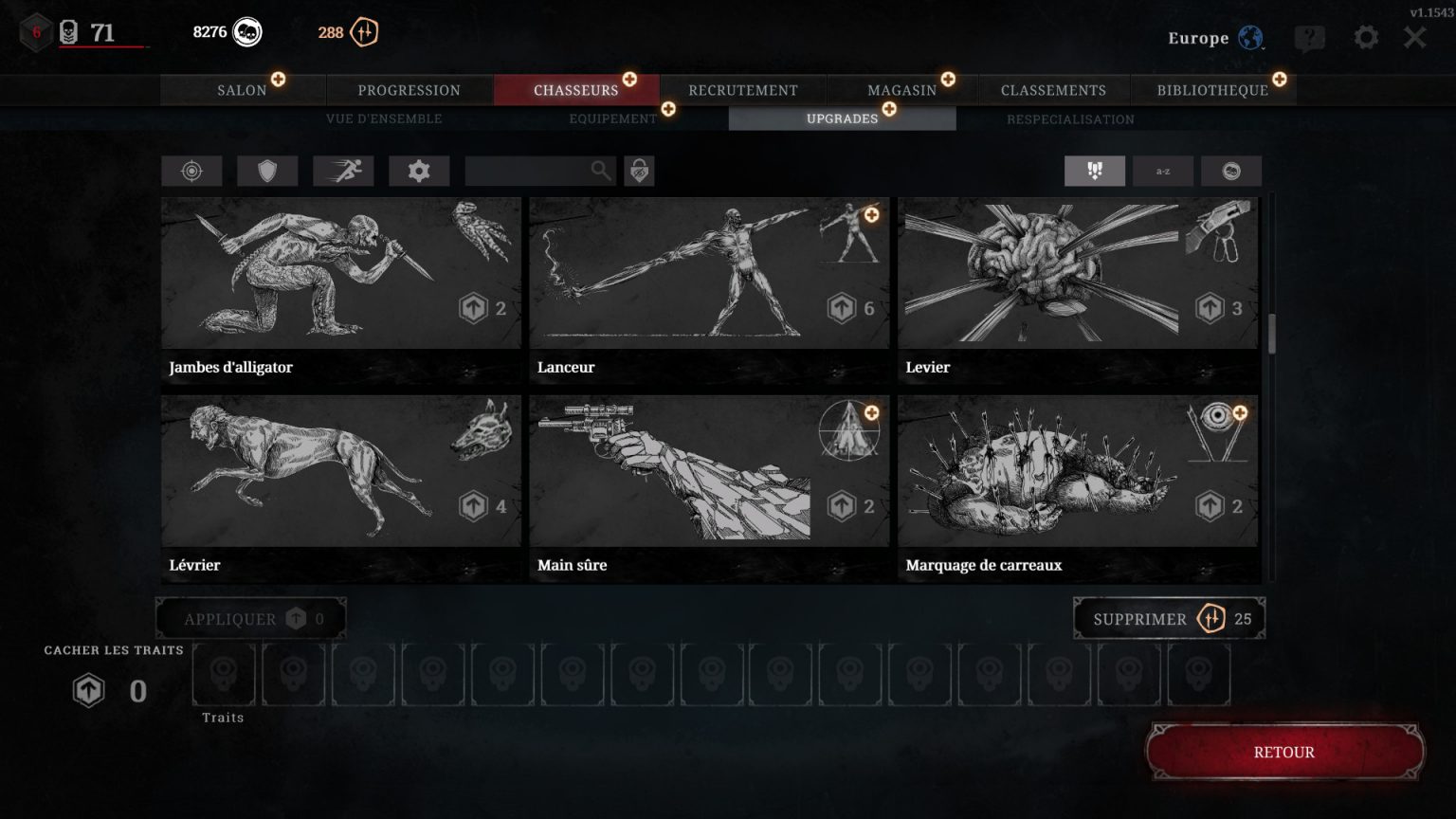
Task: Sort traits using the a-z option
Action: click(1163, 171)
